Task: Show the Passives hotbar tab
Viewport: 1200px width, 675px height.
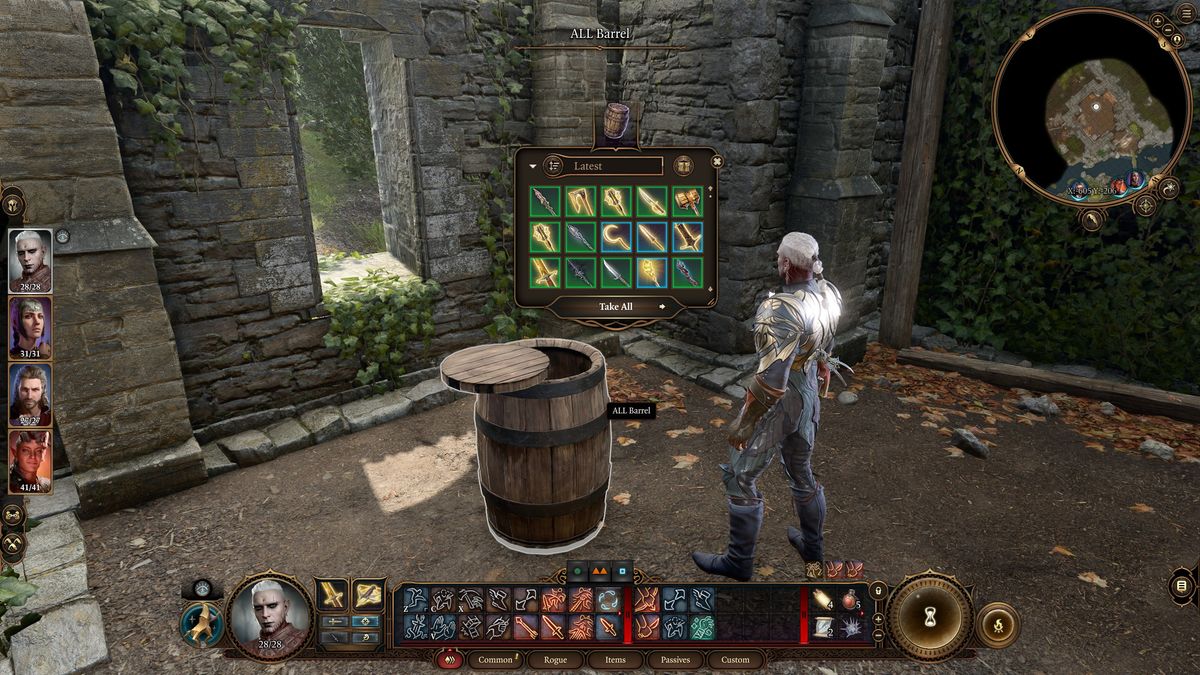Action: pyautogui.click(x=675, y=660)
